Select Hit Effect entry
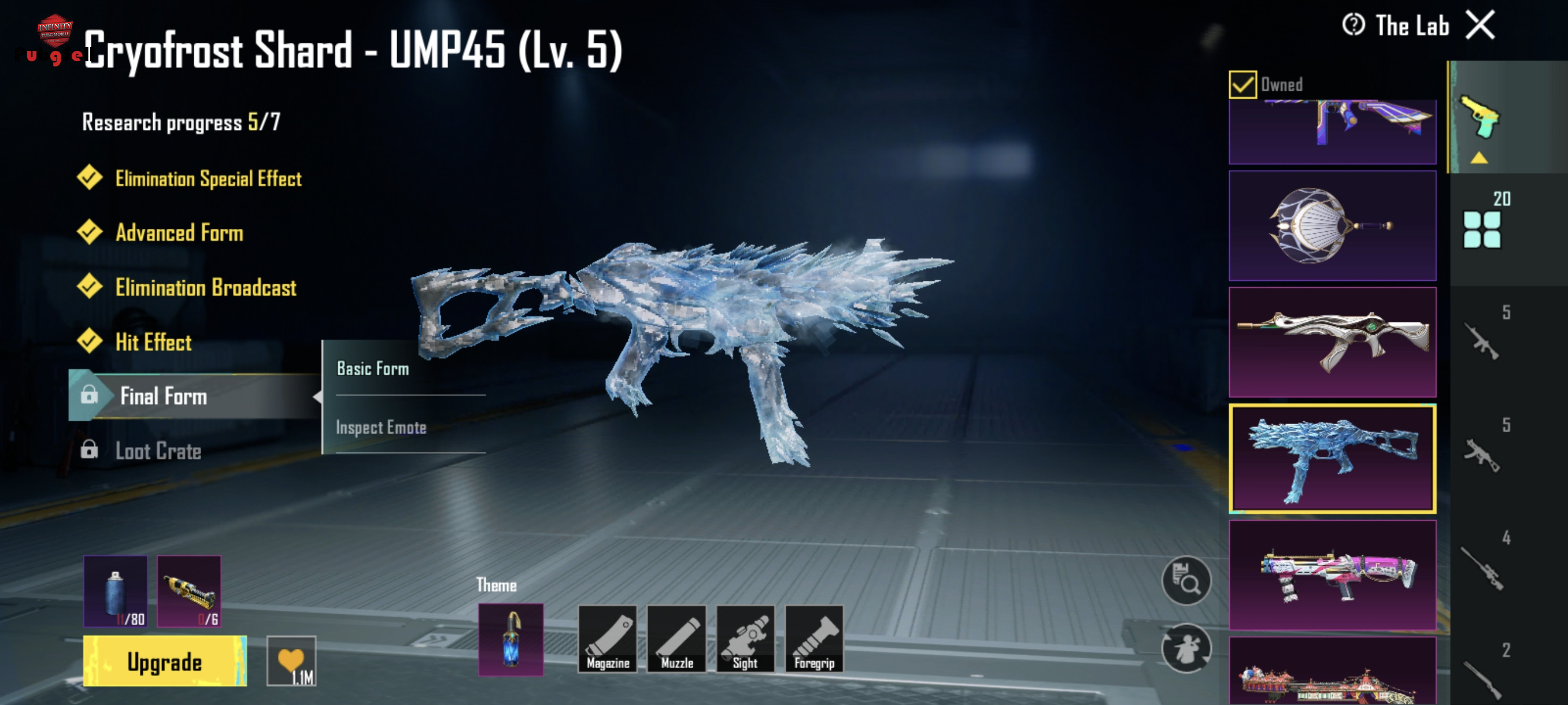The width and height of the screenshot is (1568, 705). click(153, 343)
